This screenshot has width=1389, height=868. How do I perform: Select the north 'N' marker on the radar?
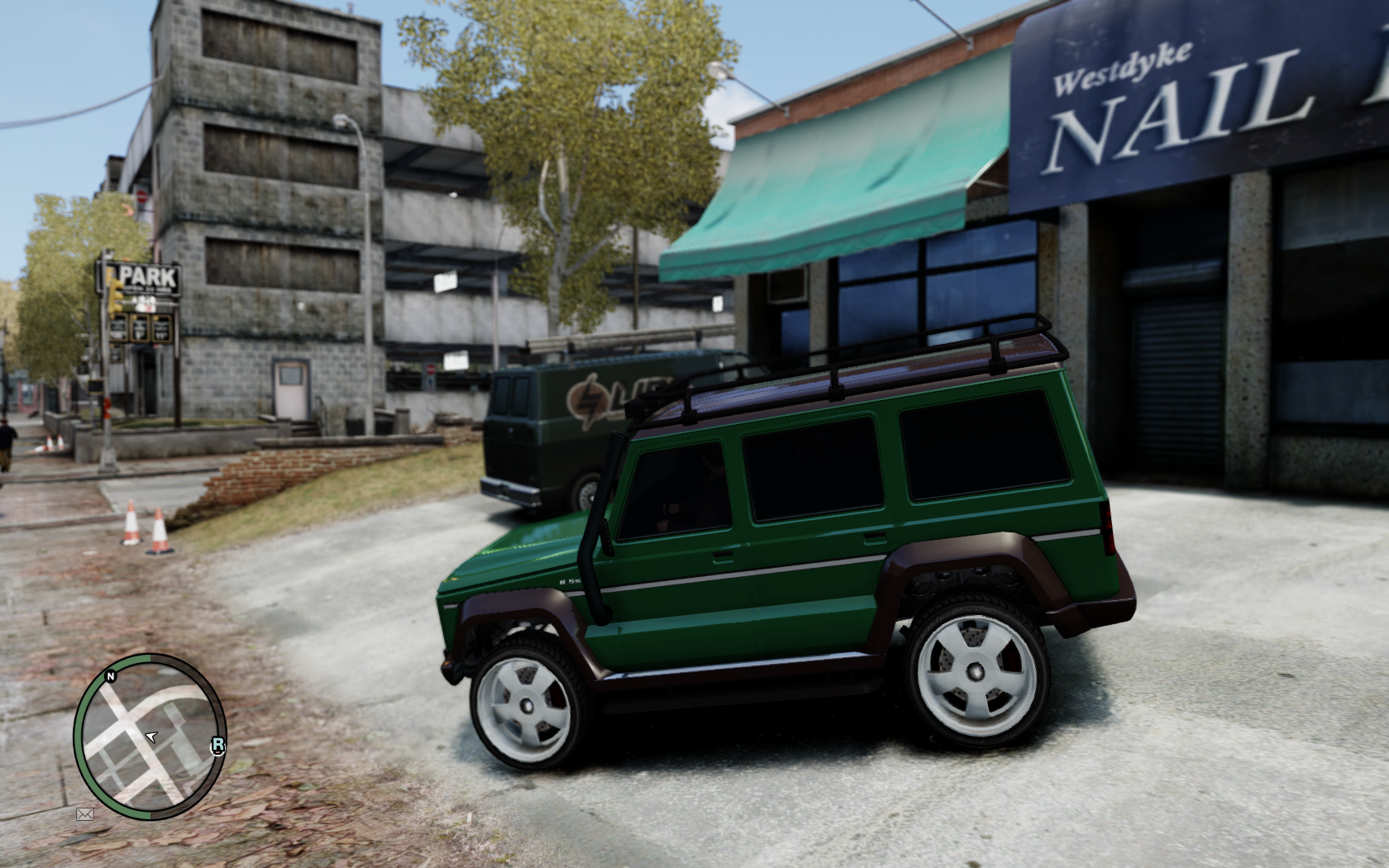pos(110,676)
